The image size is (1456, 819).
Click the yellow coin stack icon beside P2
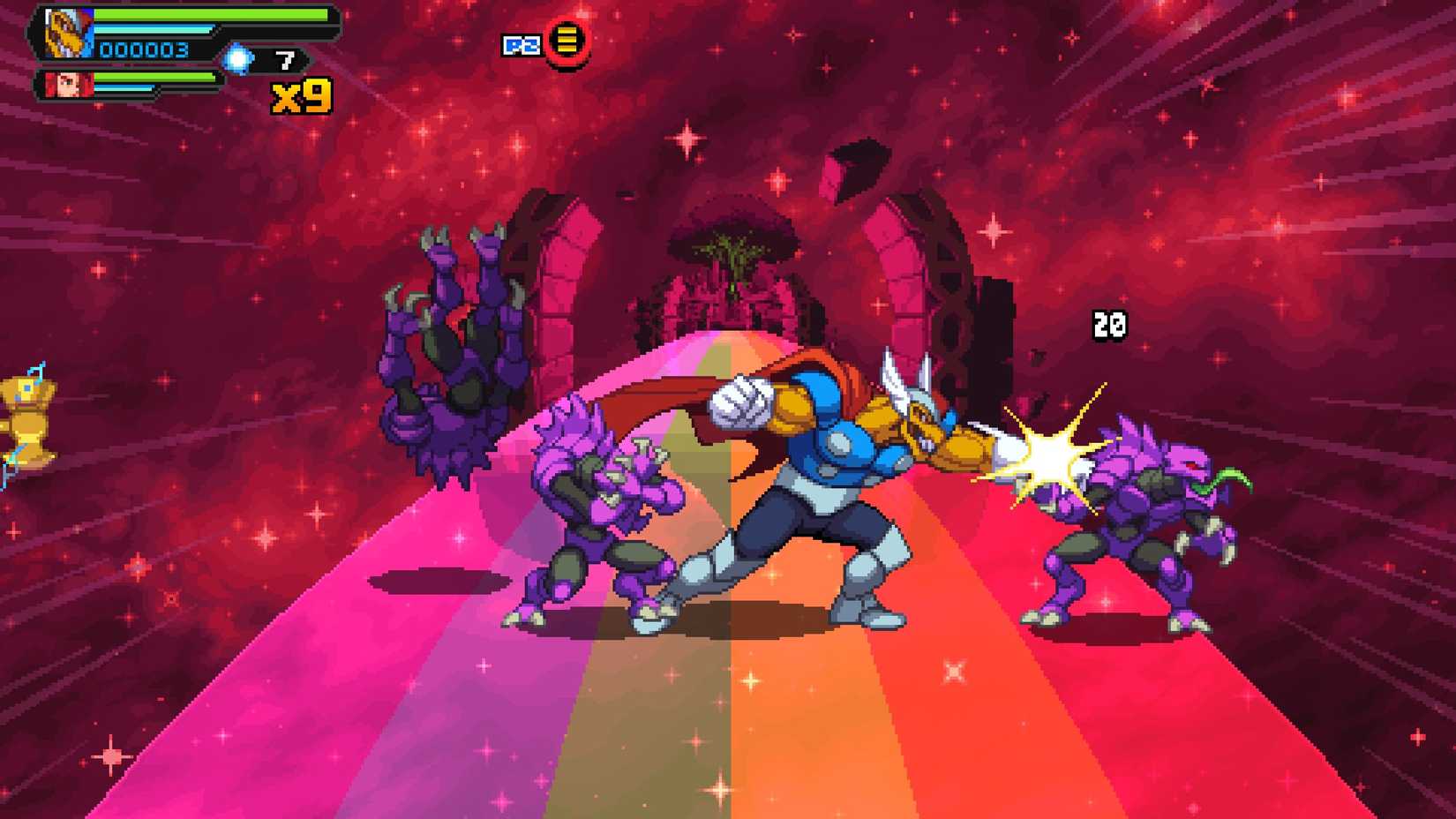(566, 39)
